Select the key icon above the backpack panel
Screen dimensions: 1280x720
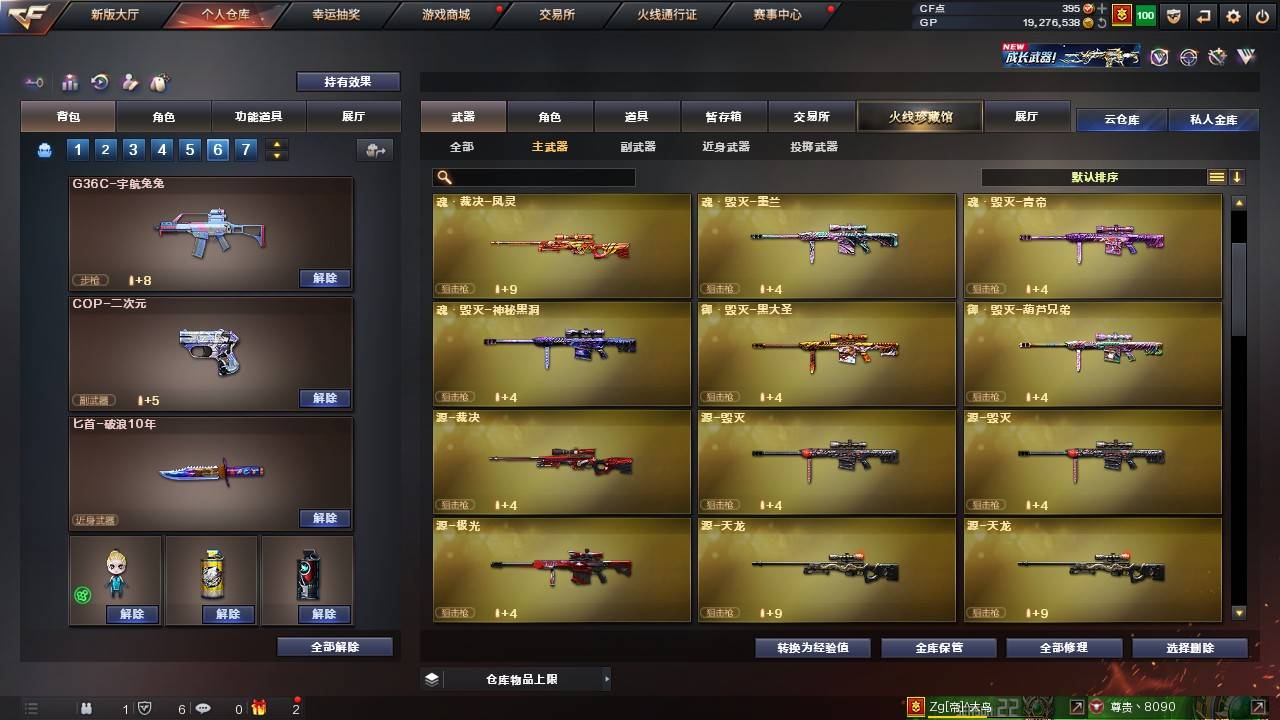click(x=33, y=82)
